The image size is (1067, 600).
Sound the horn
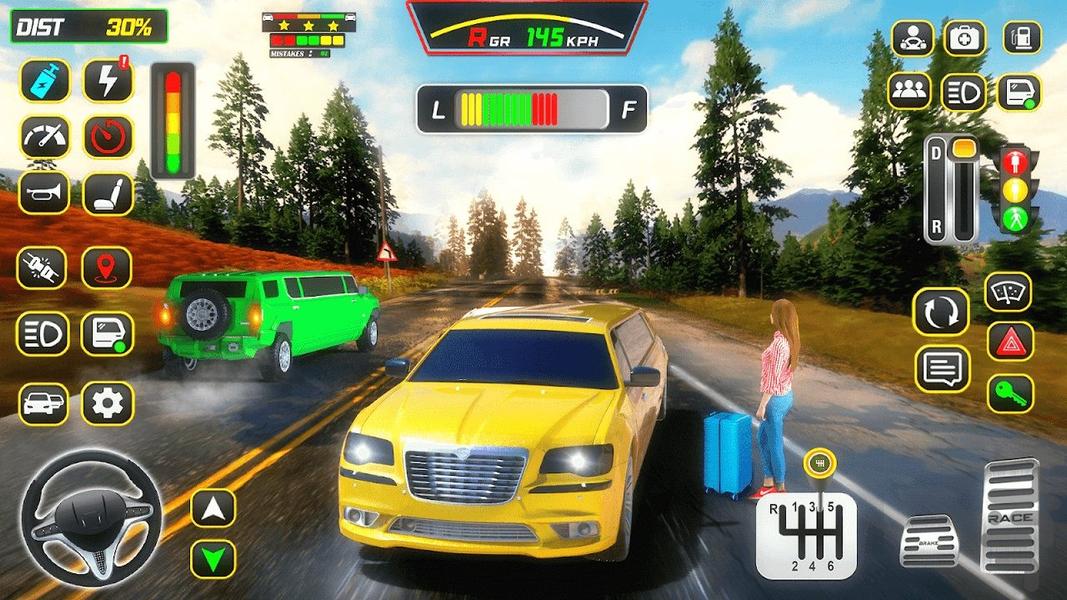[44, 192]
